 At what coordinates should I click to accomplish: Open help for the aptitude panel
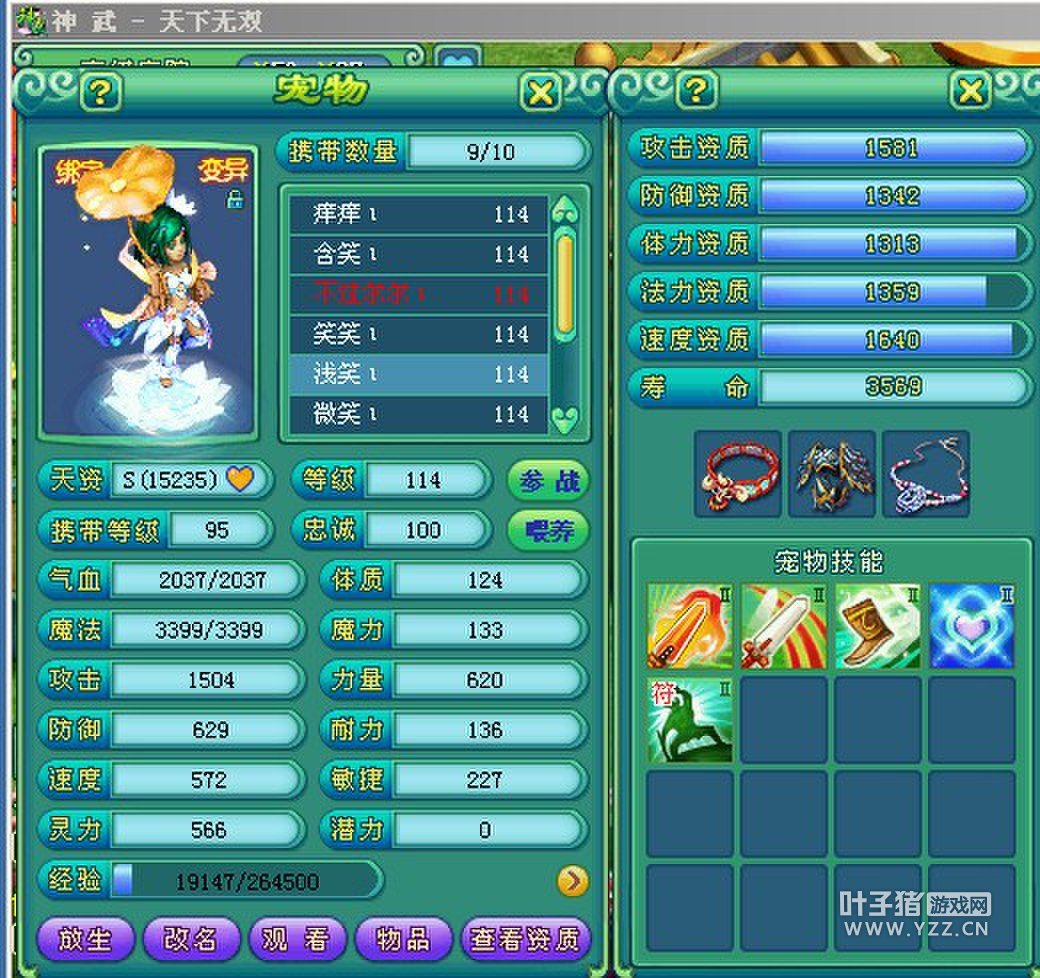coord(697,91)
